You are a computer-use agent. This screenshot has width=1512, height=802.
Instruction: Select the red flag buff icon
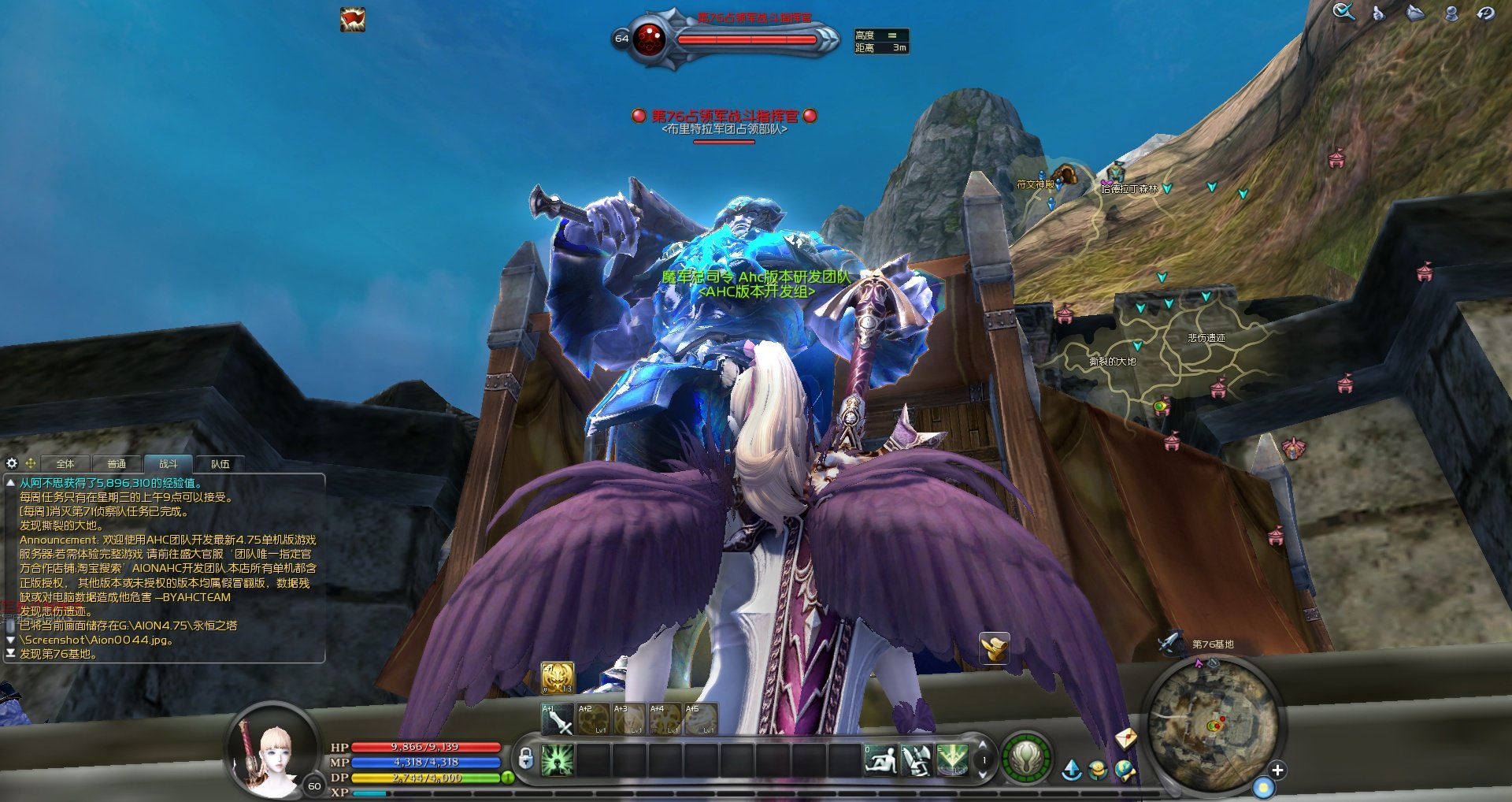click(x=352, y=19)
